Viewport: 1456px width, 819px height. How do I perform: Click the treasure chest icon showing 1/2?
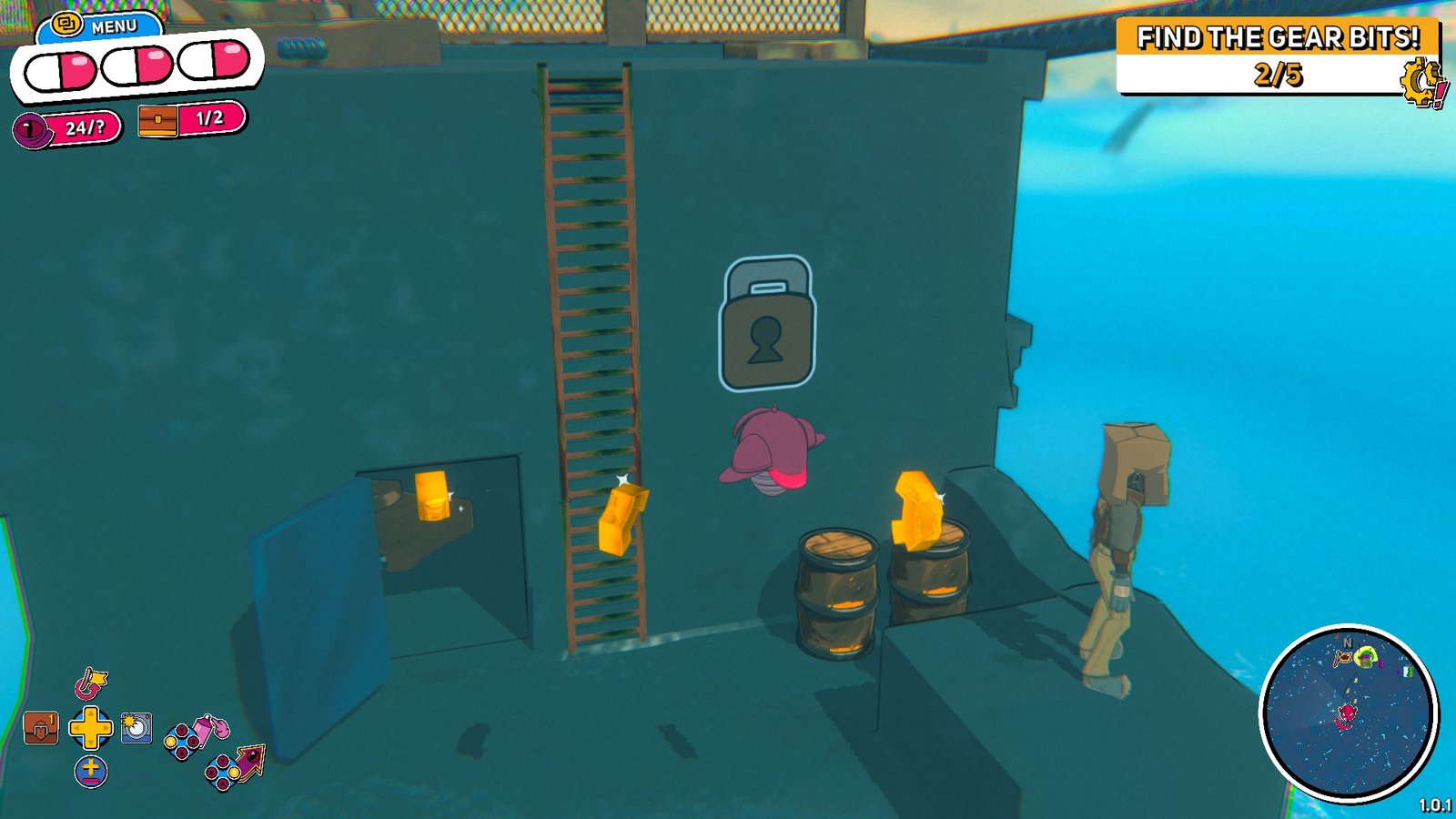(157, 120)
